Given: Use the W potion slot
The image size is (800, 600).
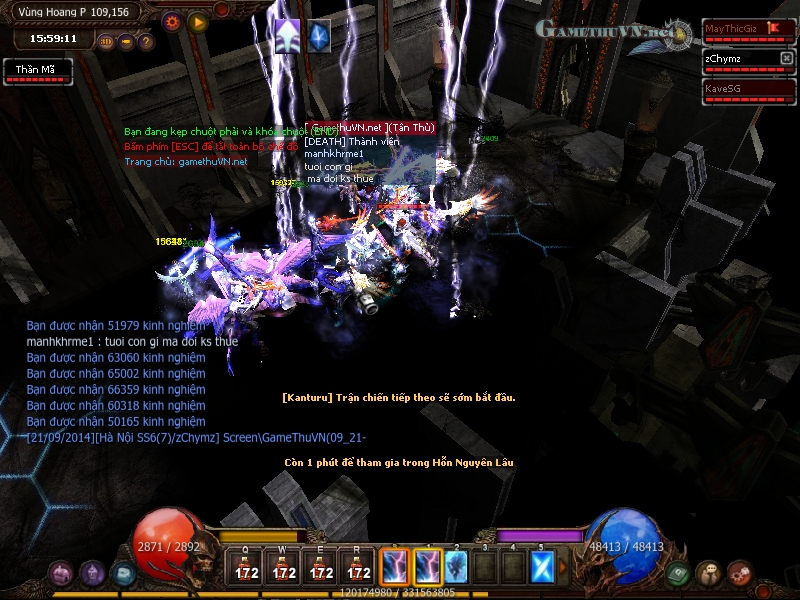Looking at the screenshot, I should click(284, 567).
